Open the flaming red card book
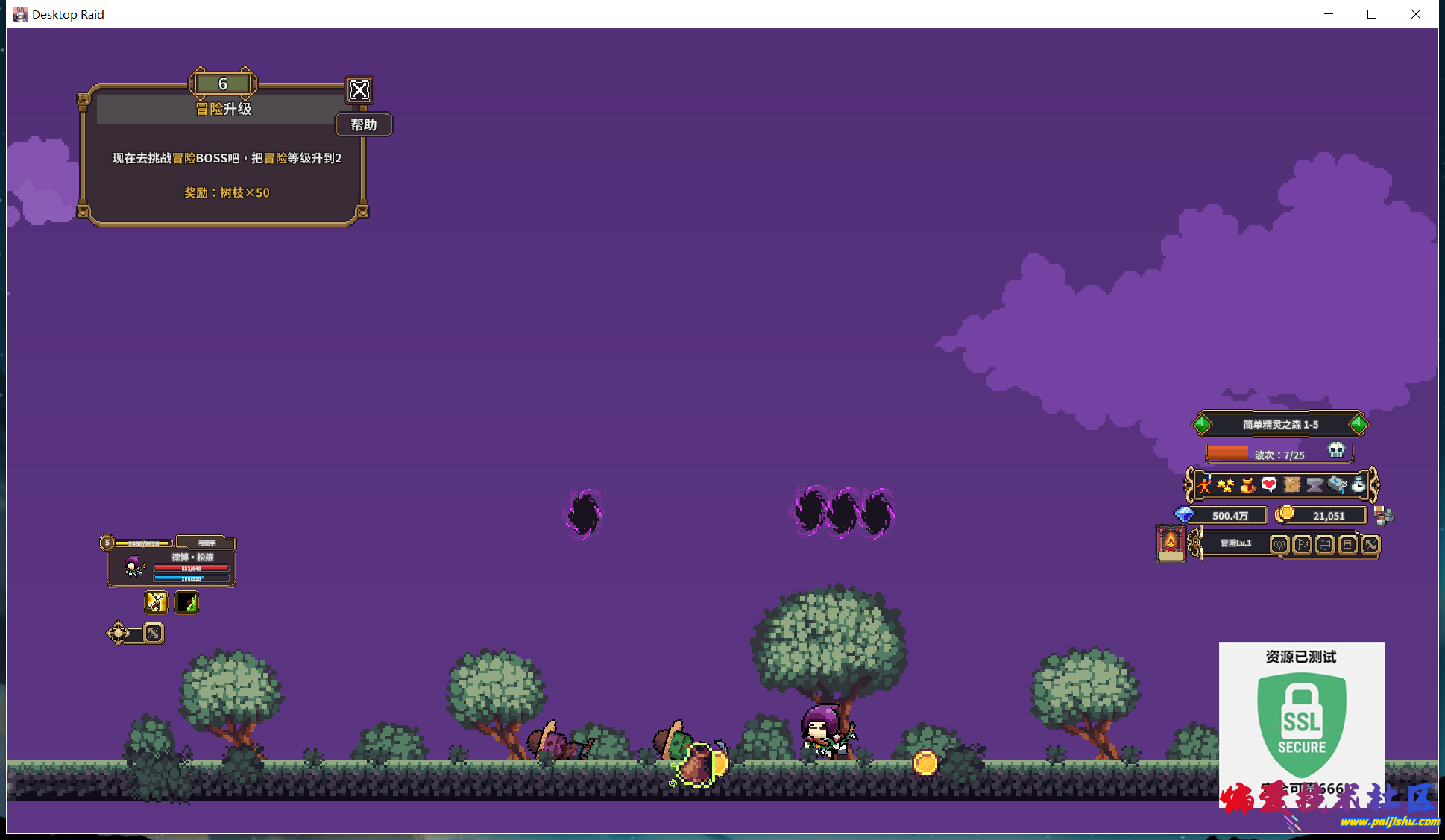The width and height of the screenshot is (1445, 840). (1170, 542)
